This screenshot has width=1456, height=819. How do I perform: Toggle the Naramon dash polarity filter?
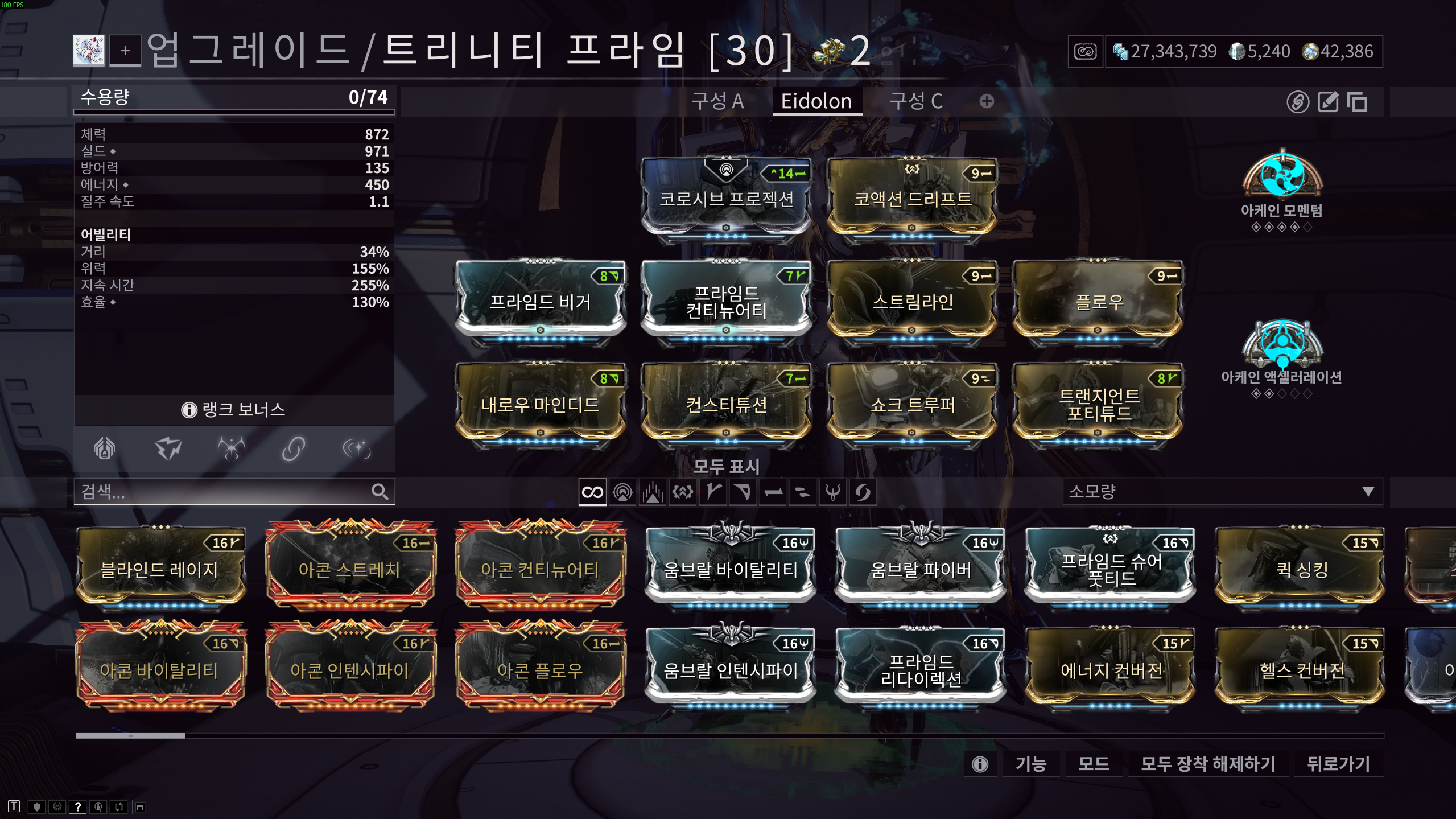[773, 492]
